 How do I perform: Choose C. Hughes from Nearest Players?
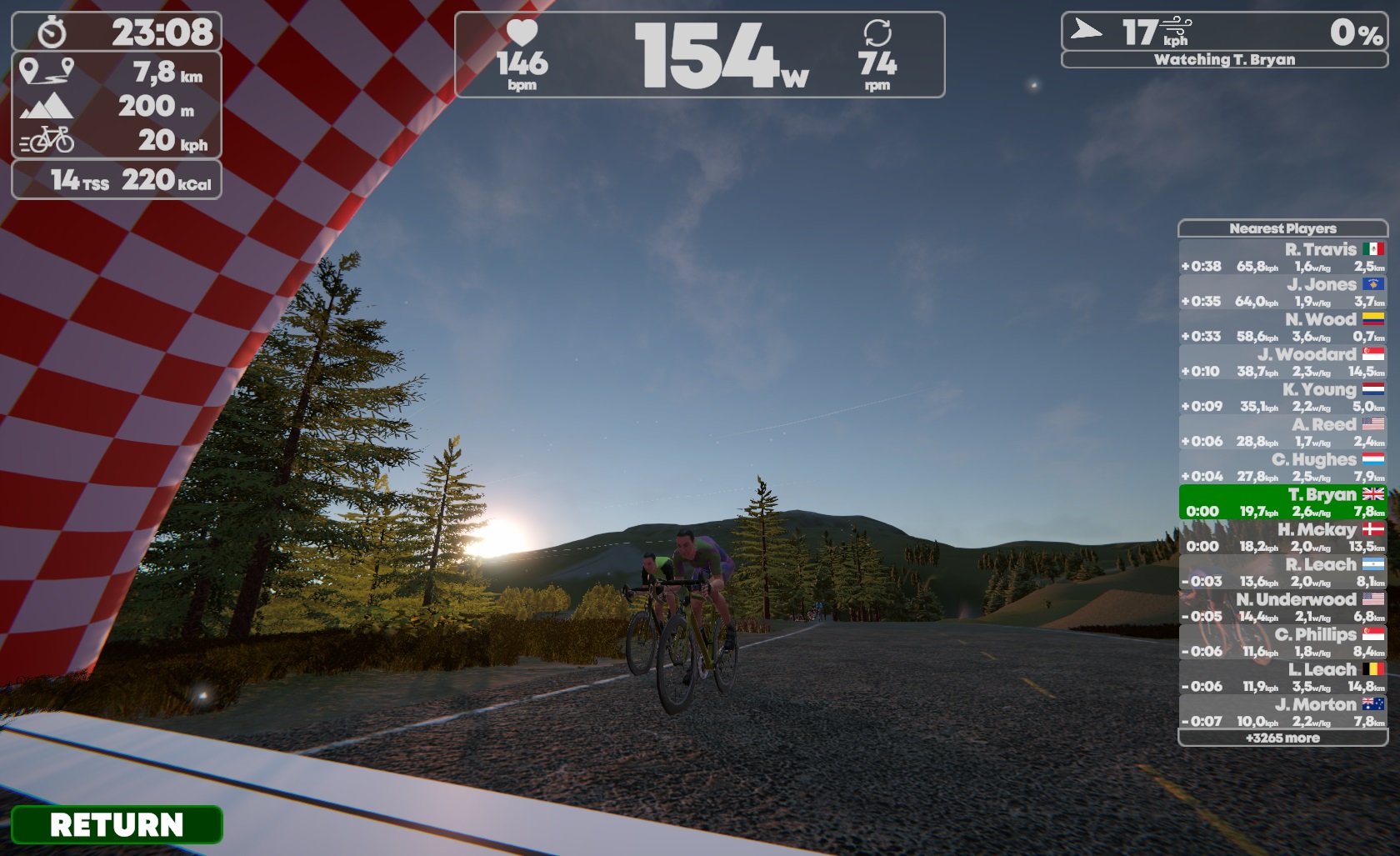coord(1282,468)
